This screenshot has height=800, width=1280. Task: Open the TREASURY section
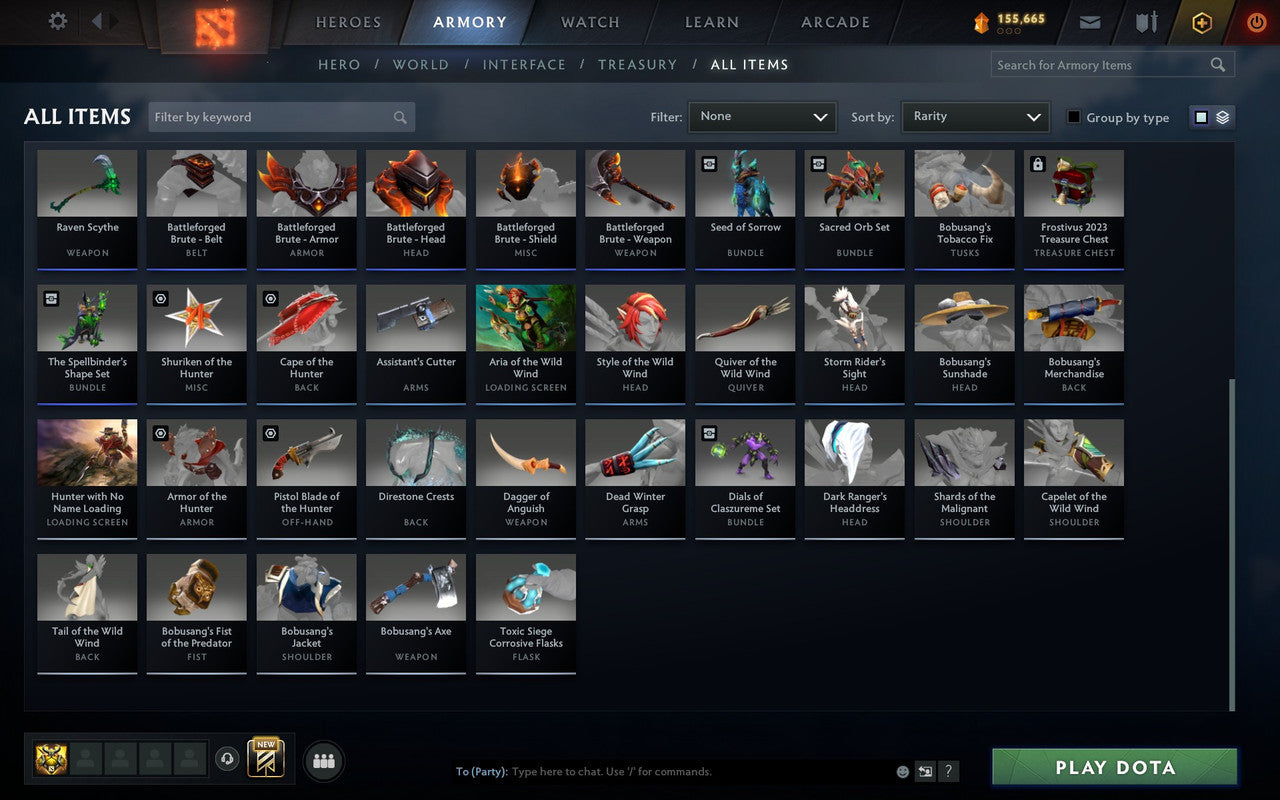pos(637,64)
